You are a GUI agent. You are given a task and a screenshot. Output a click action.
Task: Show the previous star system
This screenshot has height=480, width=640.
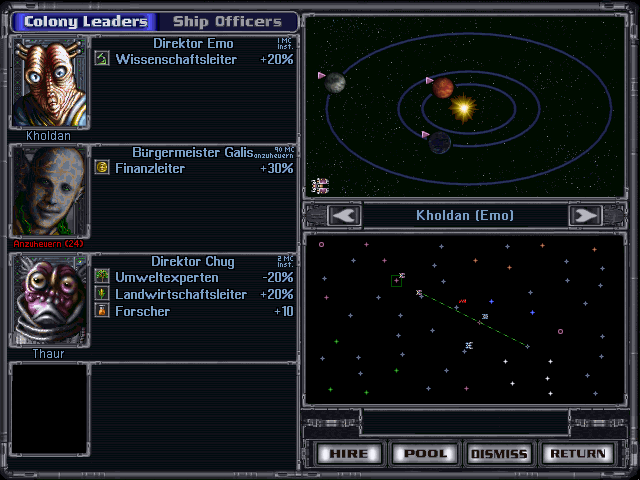(x=344, y=215)
